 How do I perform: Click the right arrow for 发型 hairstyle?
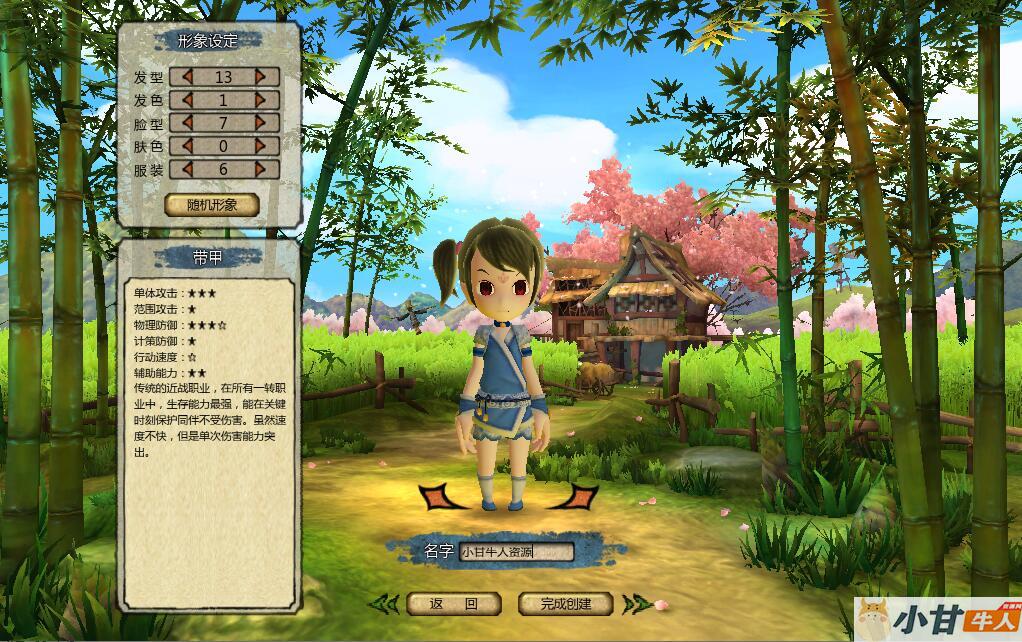click(261, 77)
